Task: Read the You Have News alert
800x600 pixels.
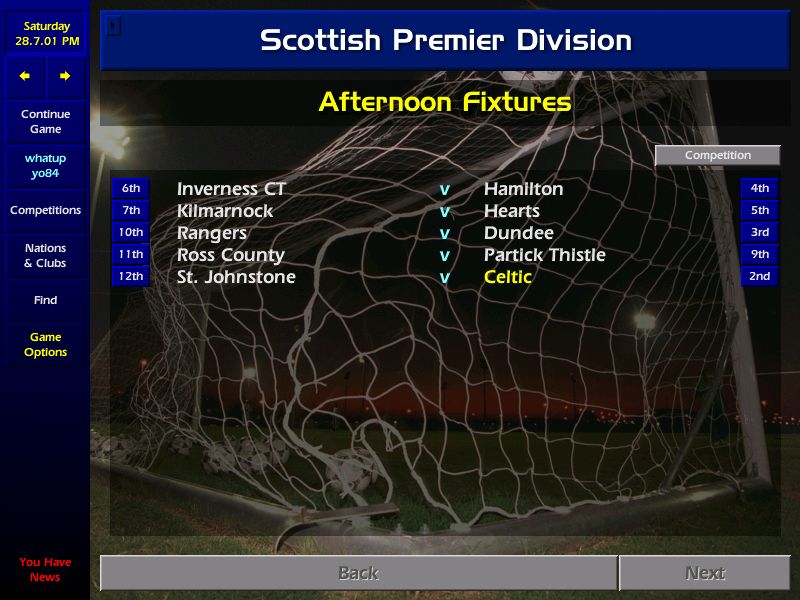Action: [x=45, y=570]
